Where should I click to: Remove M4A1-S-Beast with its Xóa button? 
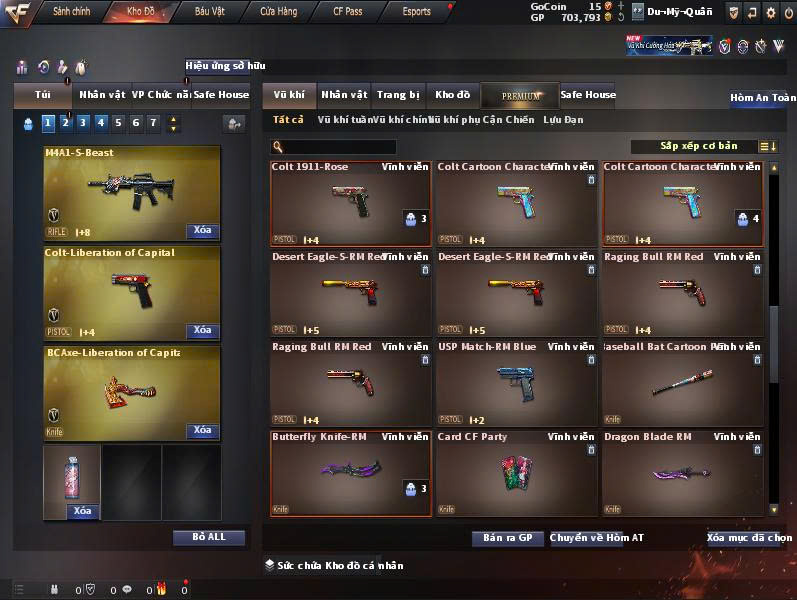point(202,231)
